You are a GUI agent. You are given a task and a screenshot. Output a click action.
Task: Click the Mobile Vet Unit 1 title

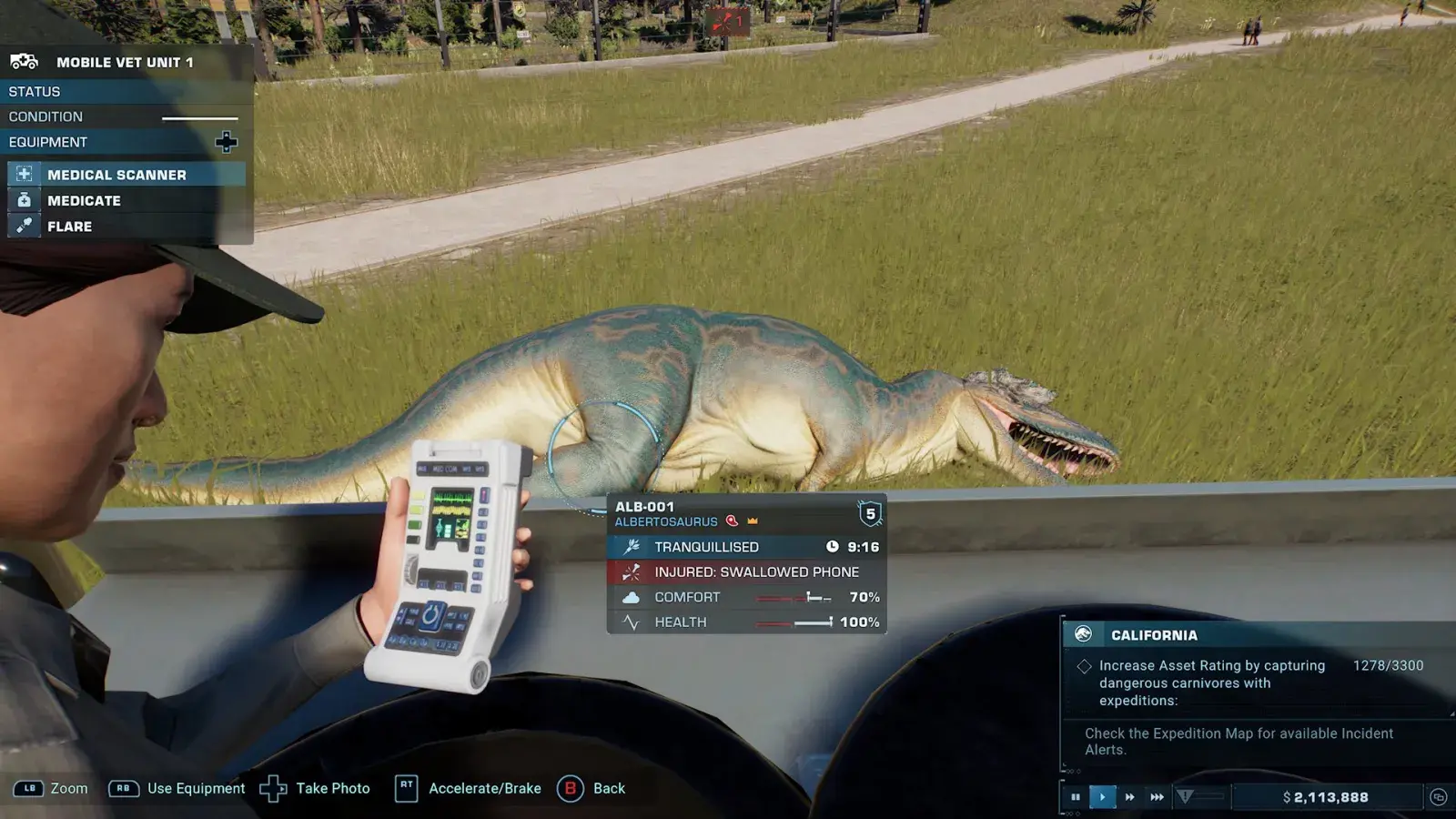pyautogui.click(x=125, y=62)
